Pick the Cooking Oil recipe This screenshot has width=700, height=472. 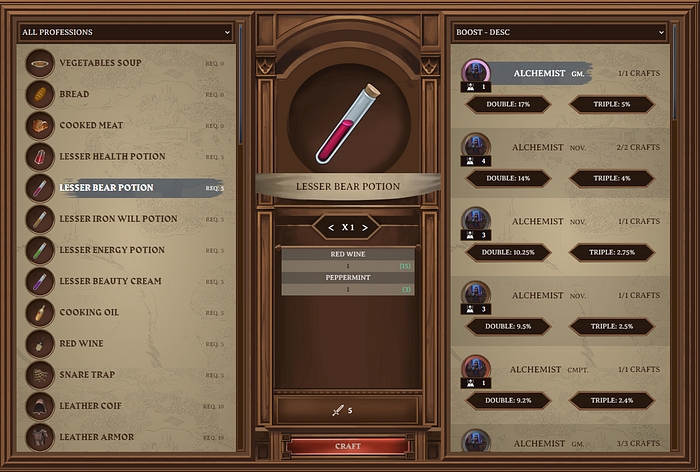click(x=89, y=312)
